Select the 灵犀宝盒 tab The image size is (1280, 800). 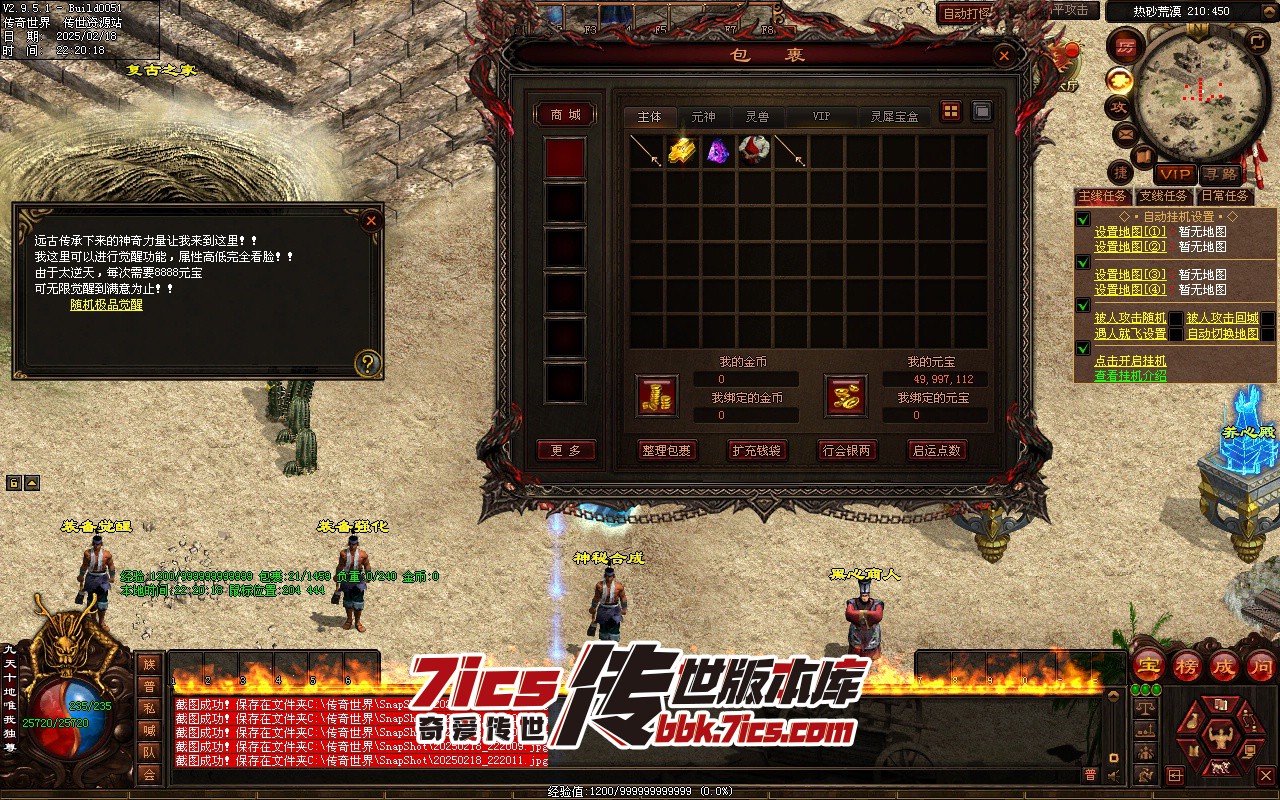coord(893,117)
